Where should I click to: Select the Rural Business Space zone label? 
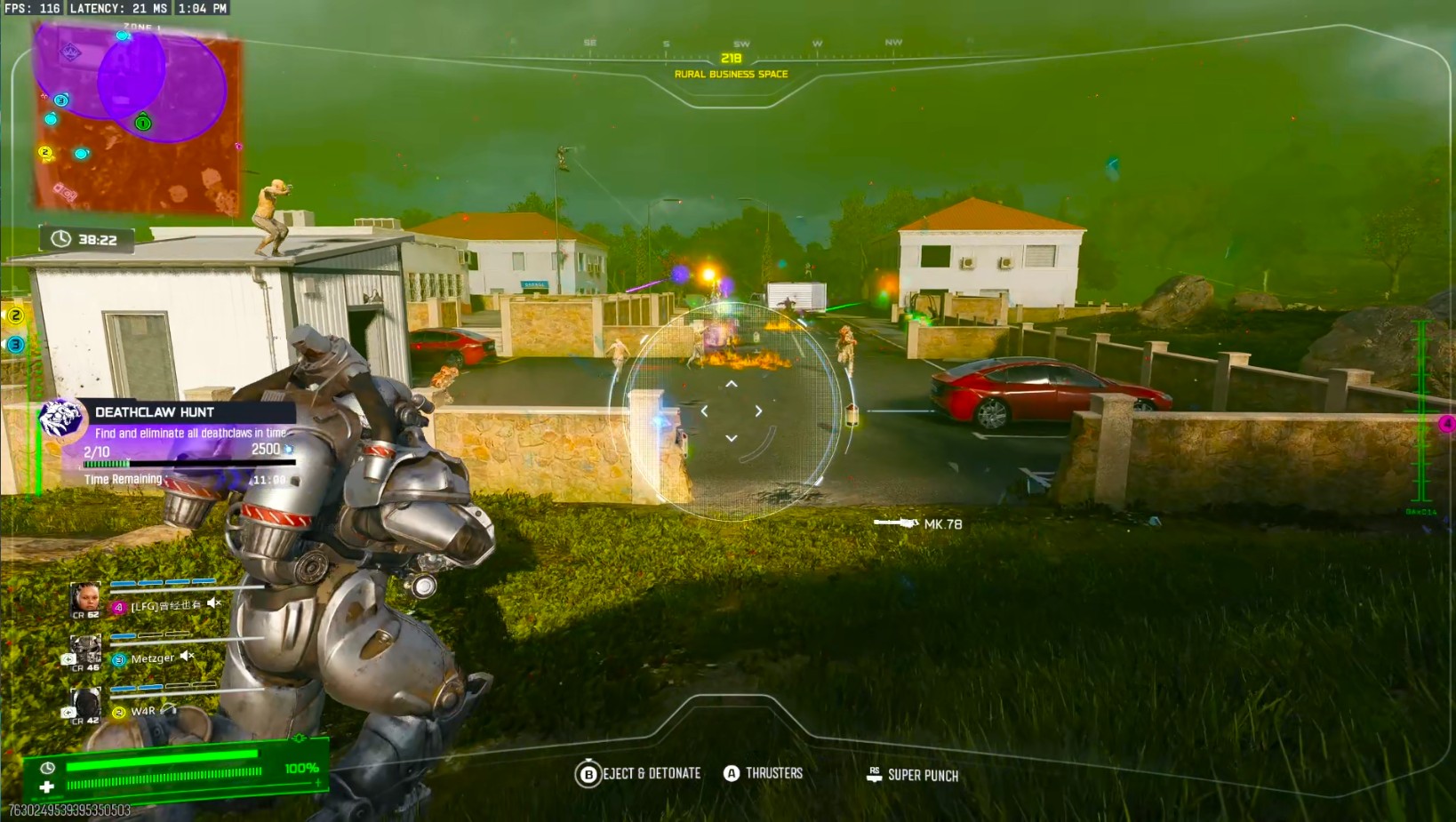(x=731, y=75)
